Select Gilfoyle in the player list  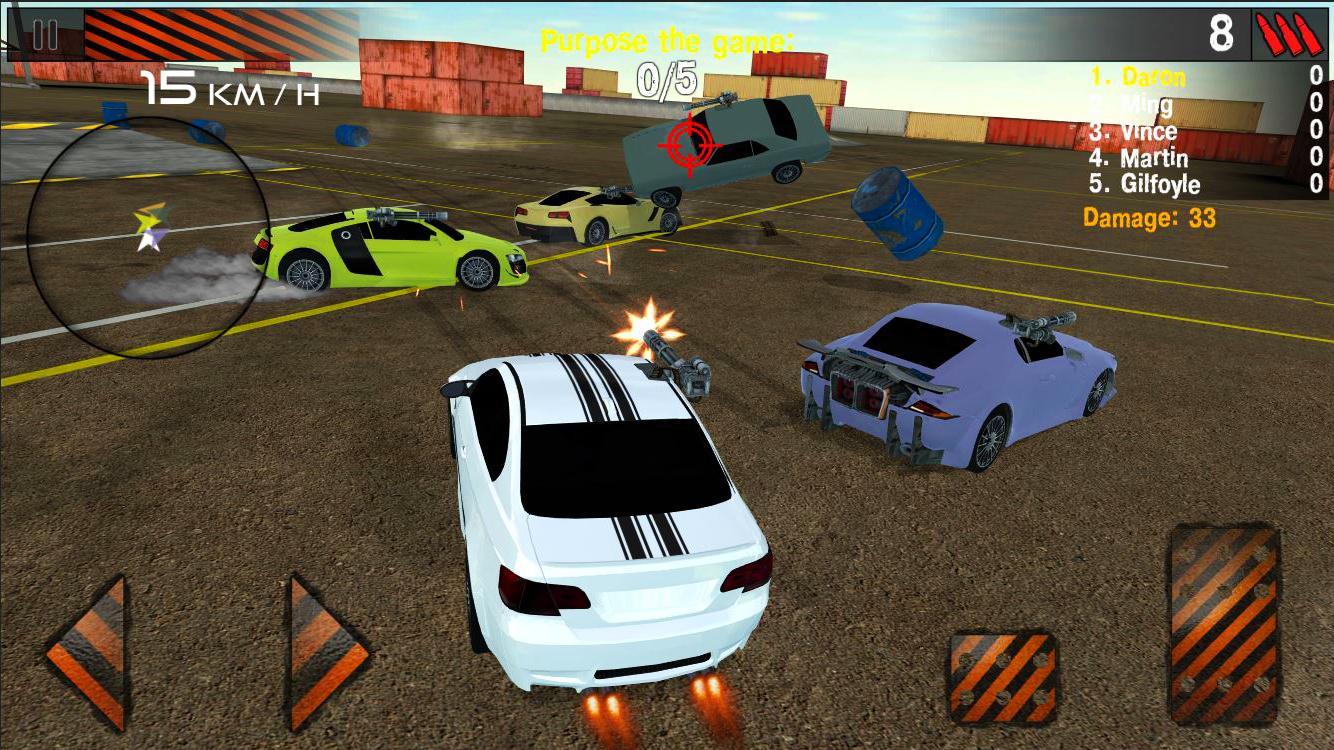click(x=1145, y=185)
